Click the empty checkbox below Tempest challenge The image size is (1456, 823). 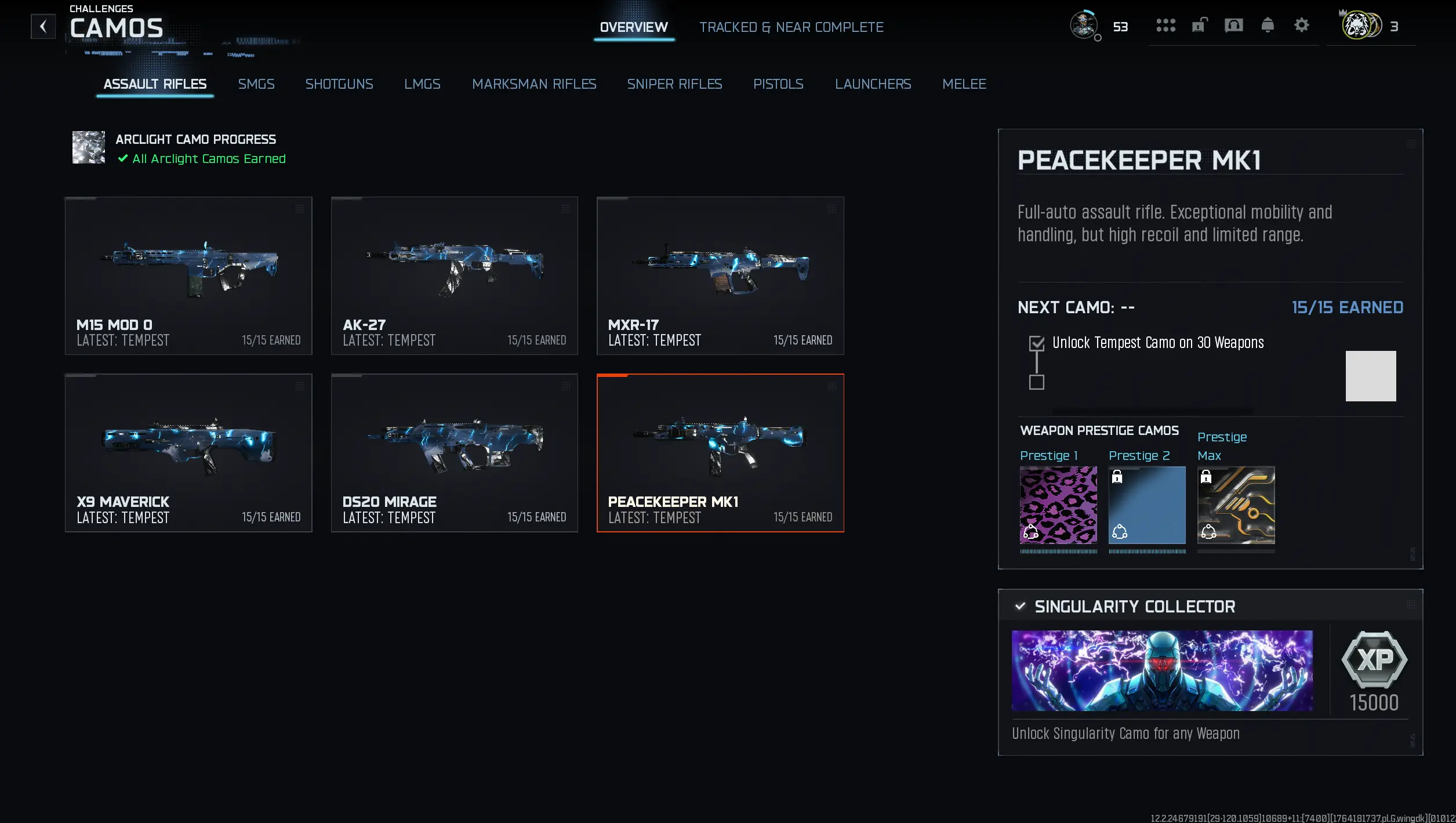tap(1037, 383)
